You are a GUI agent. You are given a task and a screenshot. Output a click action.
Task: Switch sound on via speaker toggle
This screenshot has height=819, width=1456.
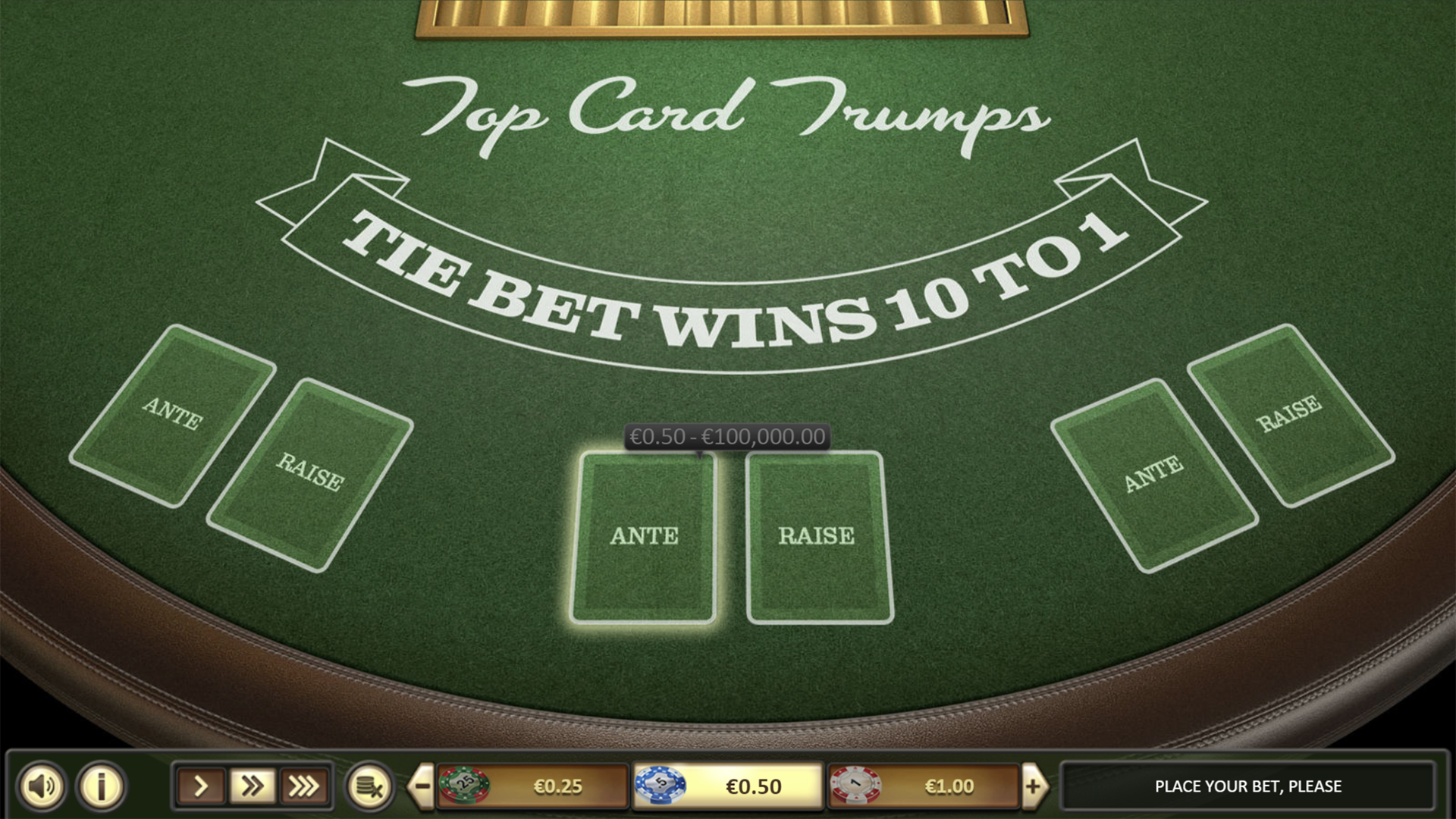pyautogui.click(x=43, y=786)
